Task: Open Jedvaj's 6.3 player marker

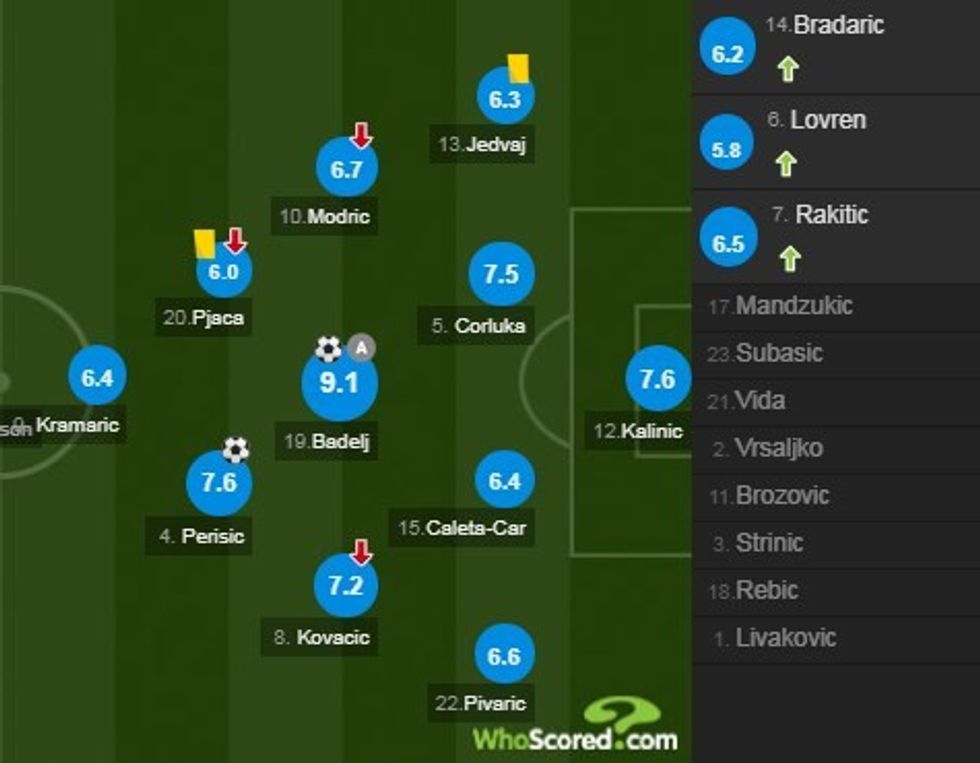Action: pos(505,98)
